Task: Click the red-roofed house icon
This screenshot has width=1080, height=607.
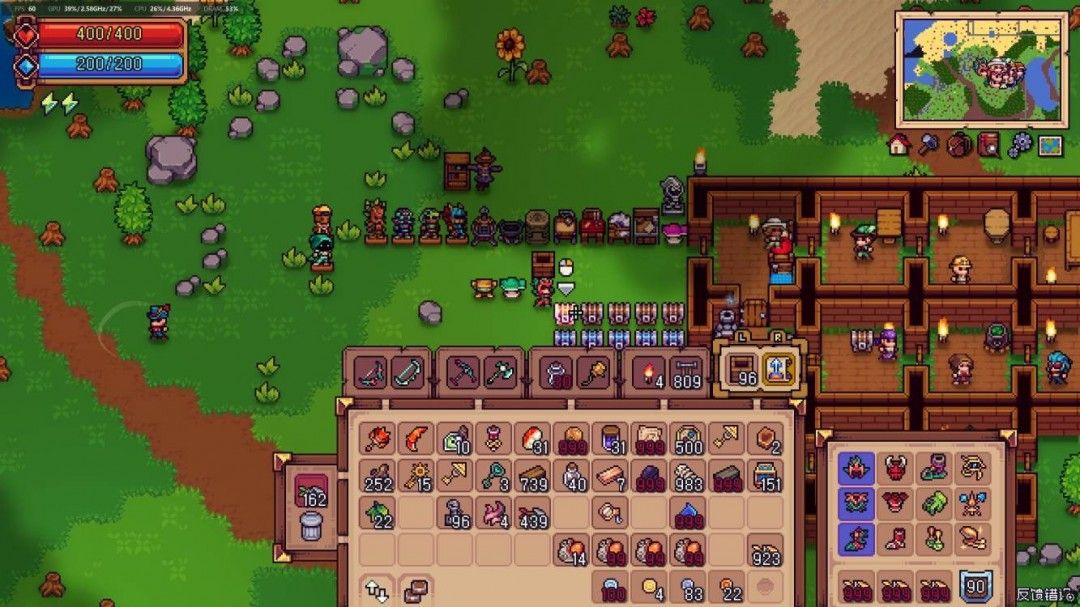Action: 898,145
